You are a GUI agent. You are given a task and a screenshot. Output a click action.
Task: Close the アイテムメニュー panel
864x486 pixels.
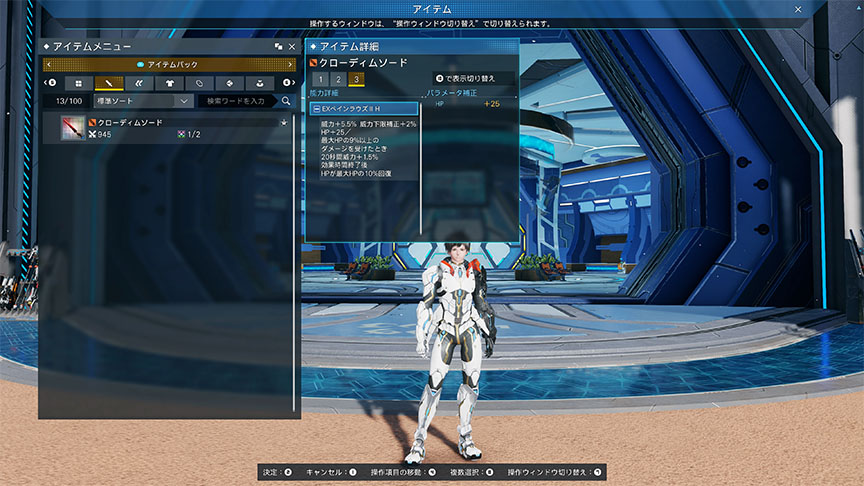[291, 46]
